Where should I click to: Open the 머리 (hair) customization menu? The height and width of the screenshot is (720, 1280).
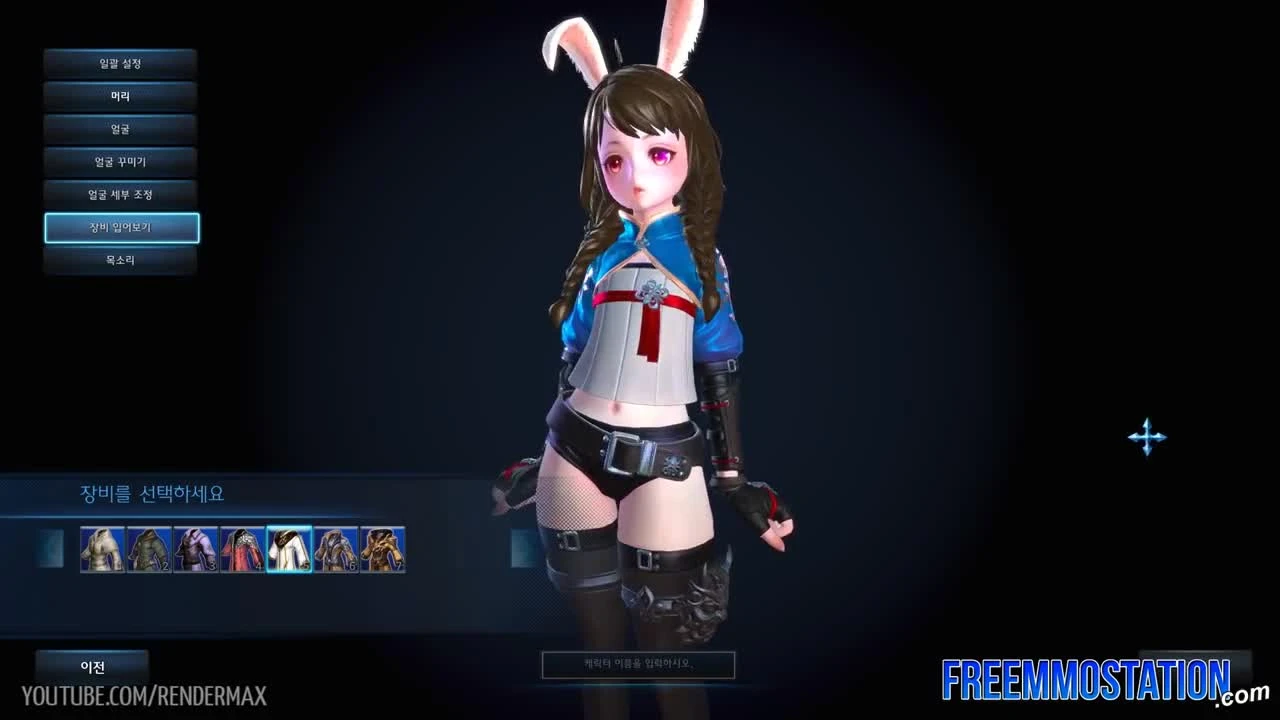point(119,96)
